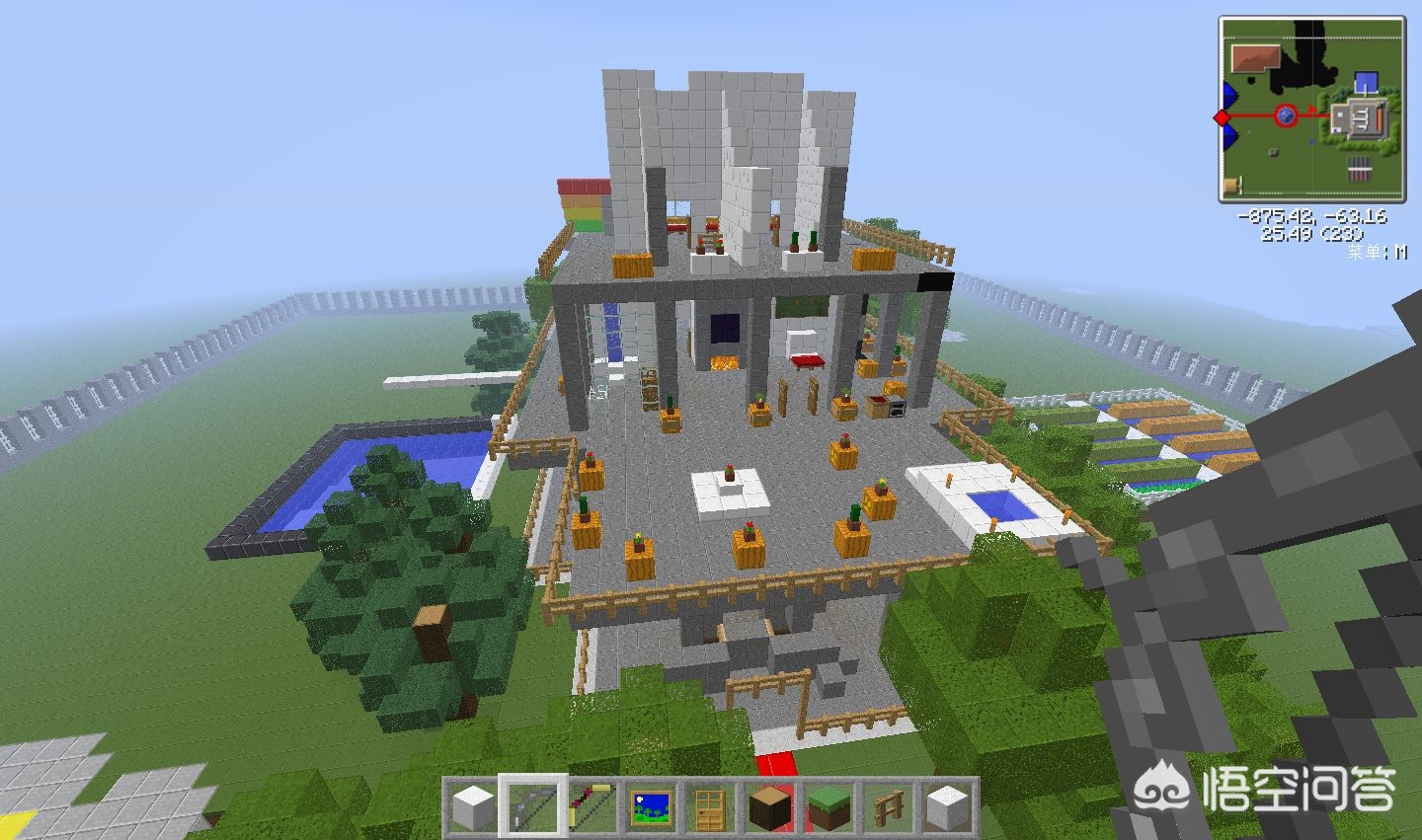Screen dimensions: 1422x840
Task: Select the wooden bow hotbar slot
Action: [592, 807]
